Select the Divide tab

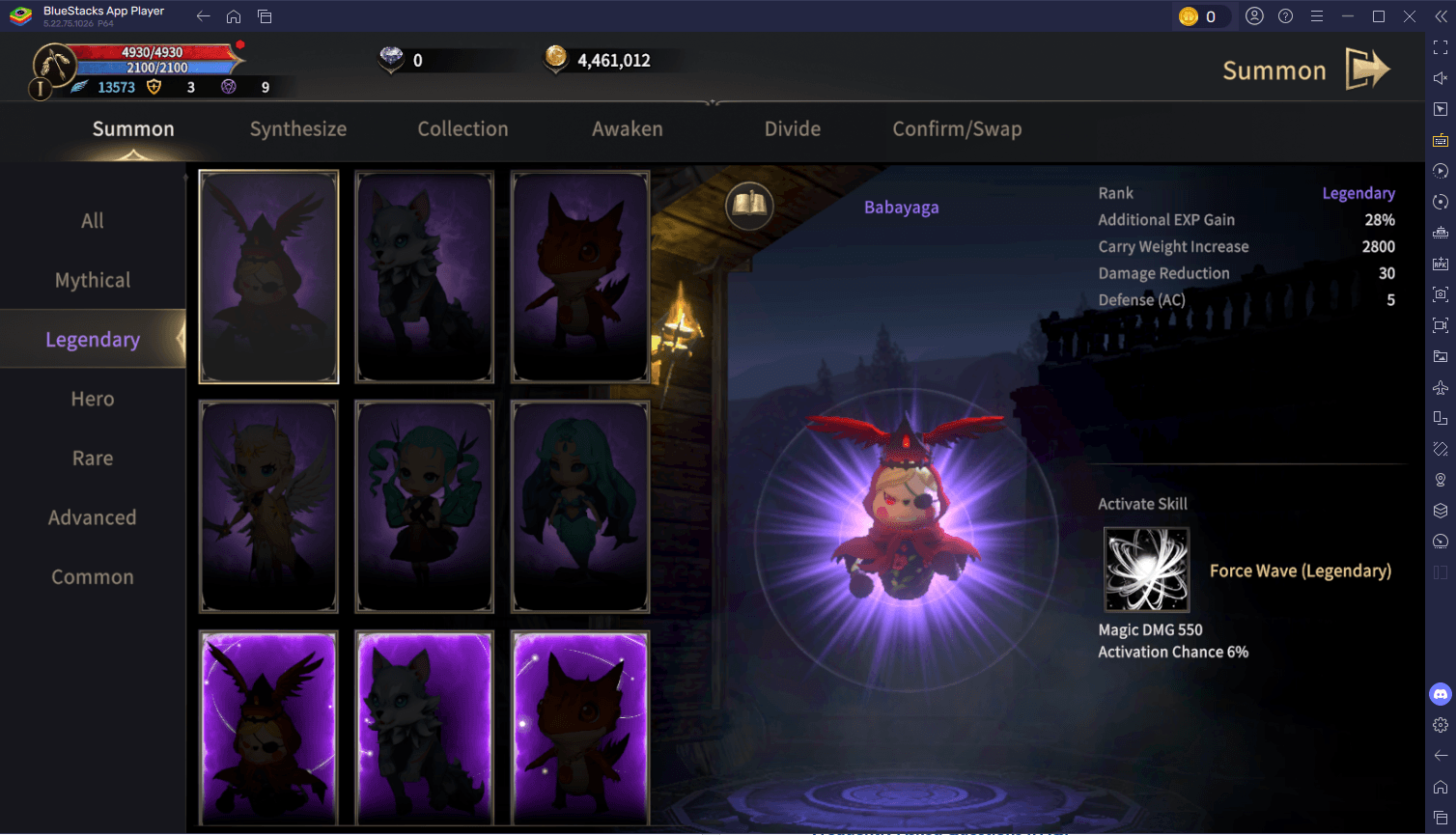point(792,129)
